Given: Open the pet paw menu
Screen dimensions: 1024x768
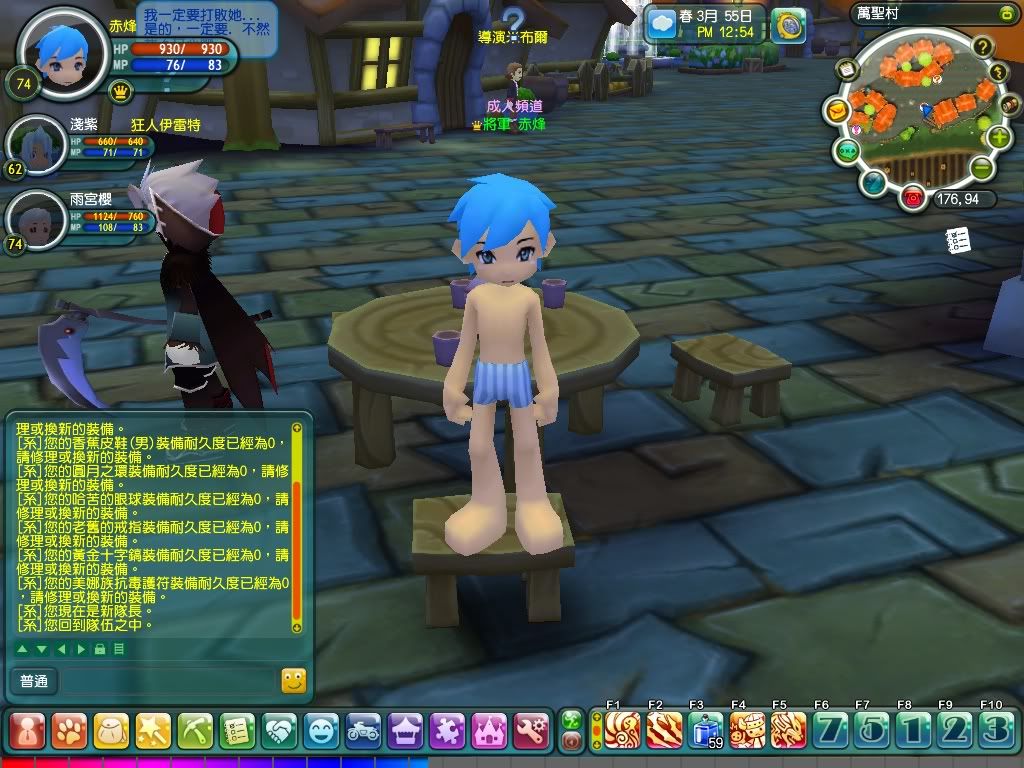Looking at the screenshot, I should point(68,731).
